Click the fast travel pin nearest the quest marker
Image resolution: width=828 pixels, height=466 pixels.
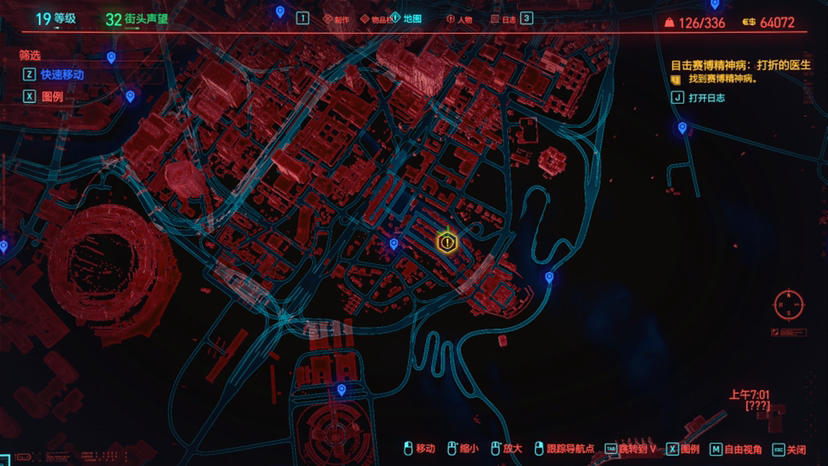[394, 243]
